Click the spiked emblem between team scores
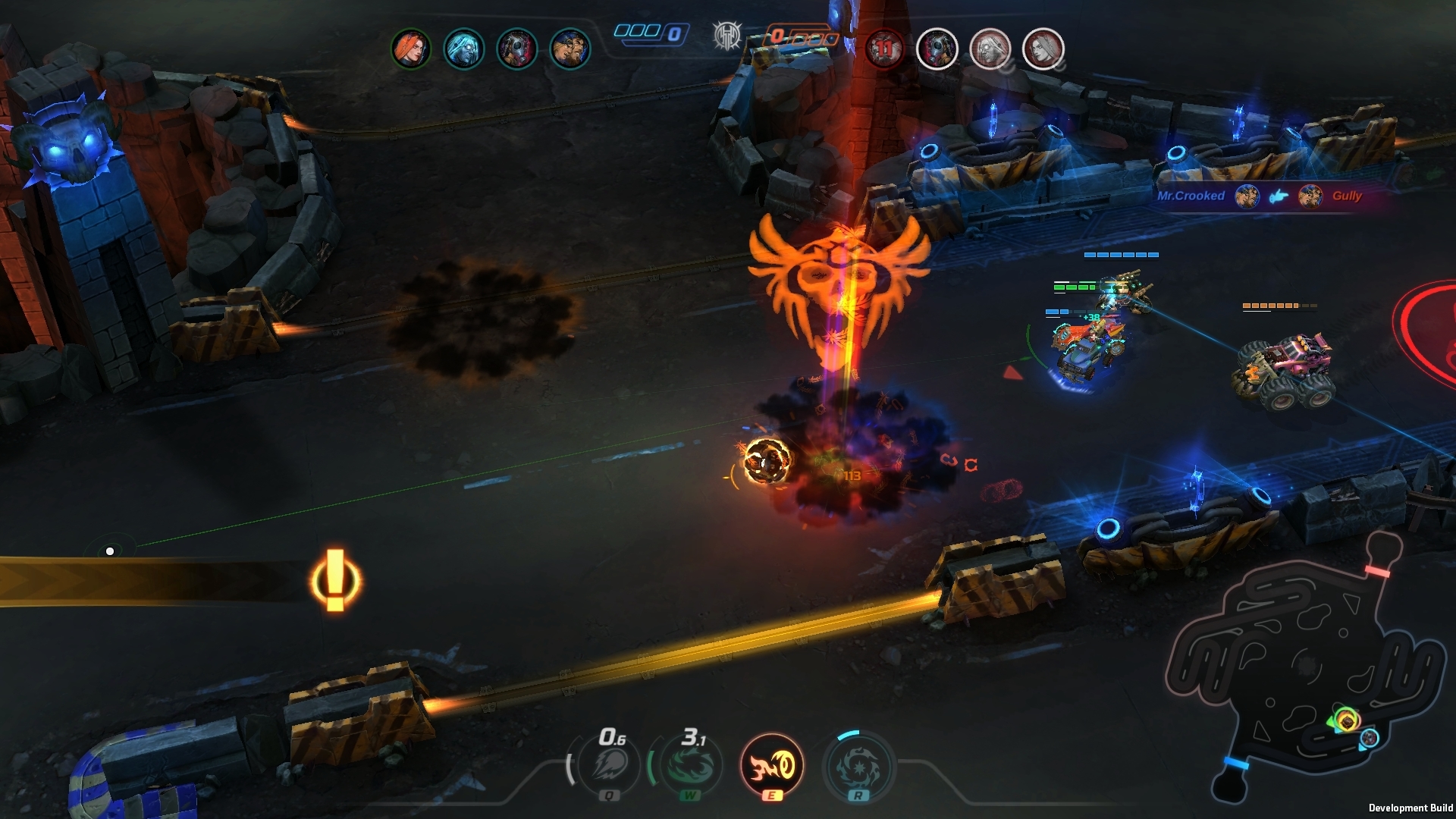This screenshot has width=1456, height=819. 726,35
